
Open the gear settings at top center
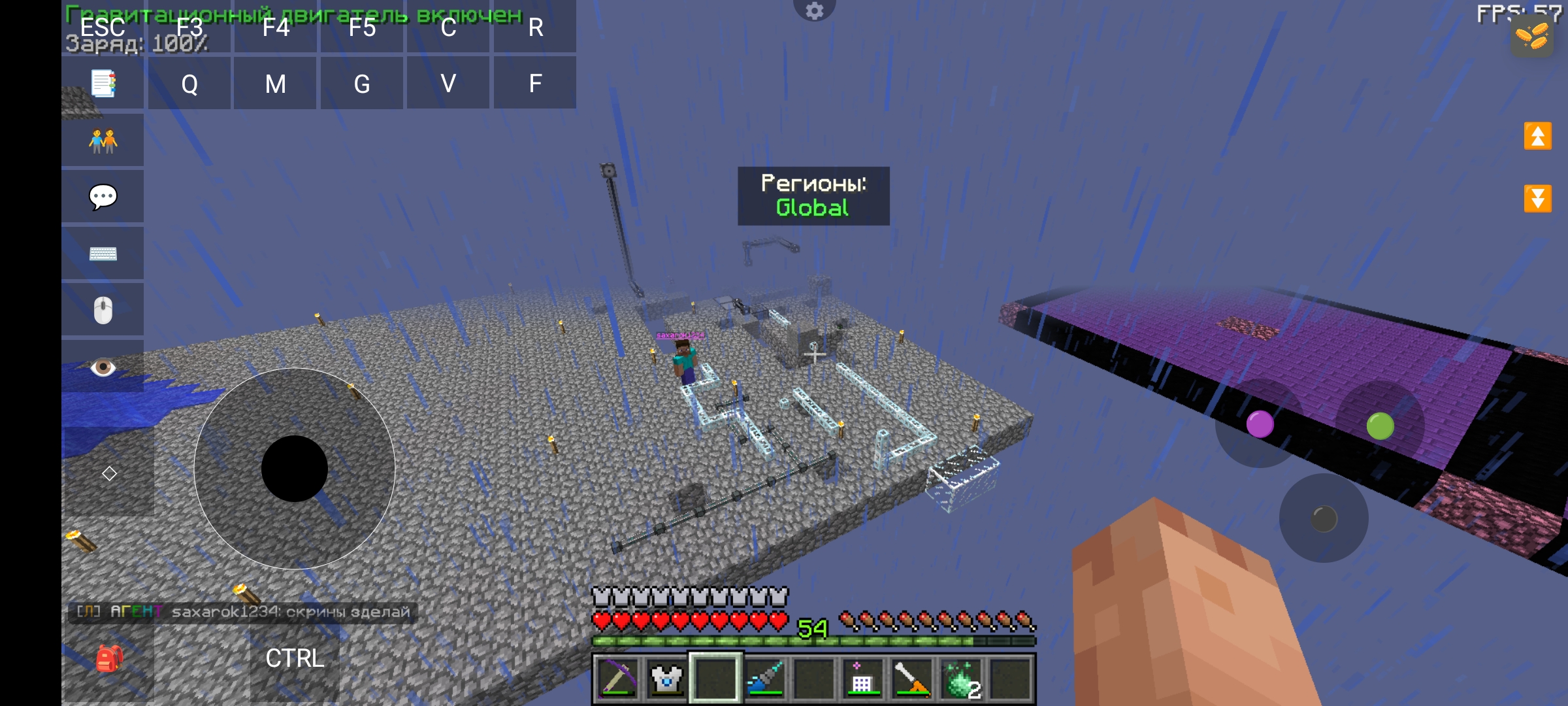[814, 10]
